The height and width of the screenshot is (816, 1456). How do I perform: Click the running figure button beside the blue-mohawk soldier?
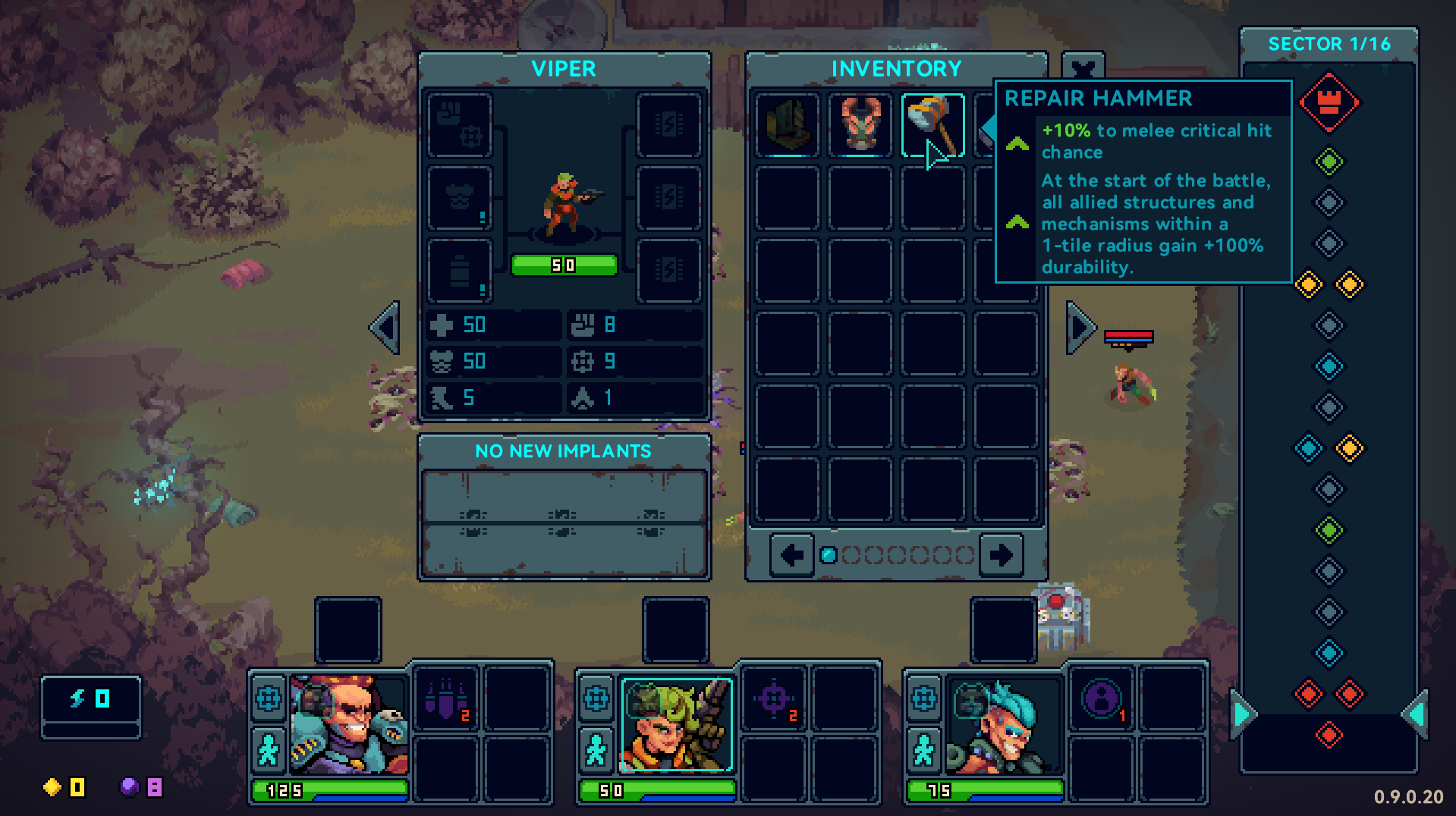pyautogui.click(x=923, y=751)
